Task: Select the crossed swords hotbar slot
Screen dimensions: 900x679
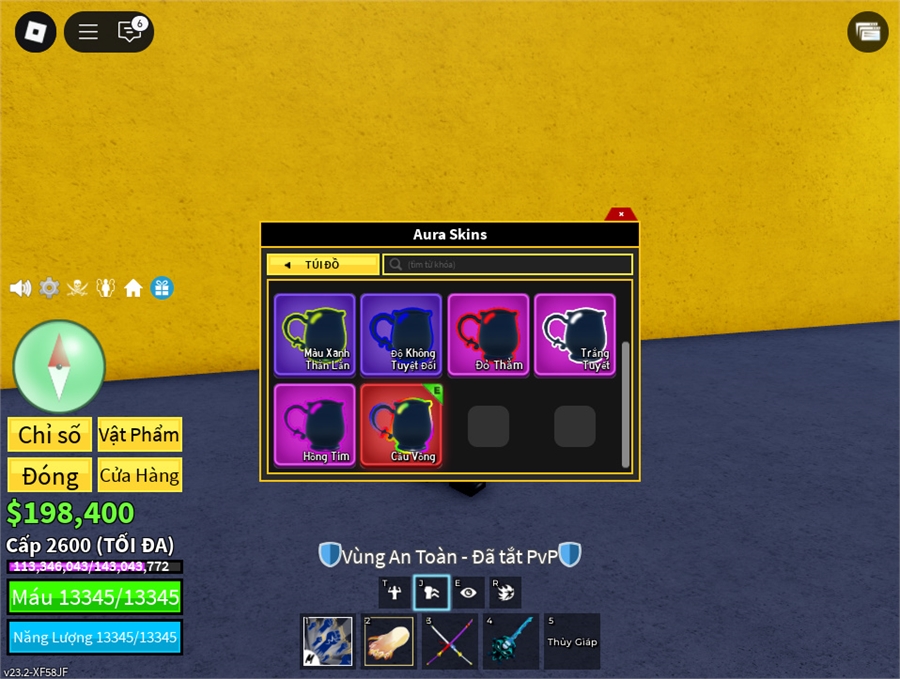Action: [448, 641]
